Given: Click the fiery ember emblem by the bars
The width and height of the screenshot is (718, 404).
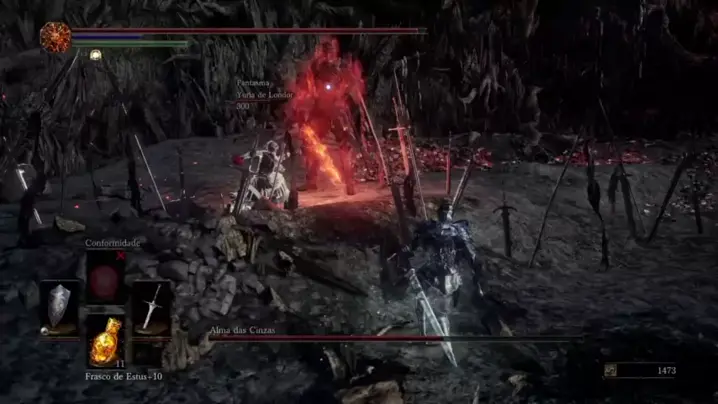Looking at the screenshot, I should (x=54, y=37).
